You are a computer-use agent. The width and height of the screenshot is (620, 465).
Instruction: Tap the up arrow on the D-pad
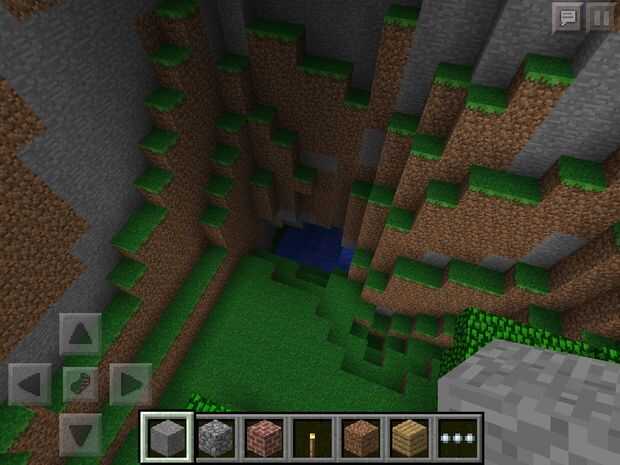(x=81, y=333)
